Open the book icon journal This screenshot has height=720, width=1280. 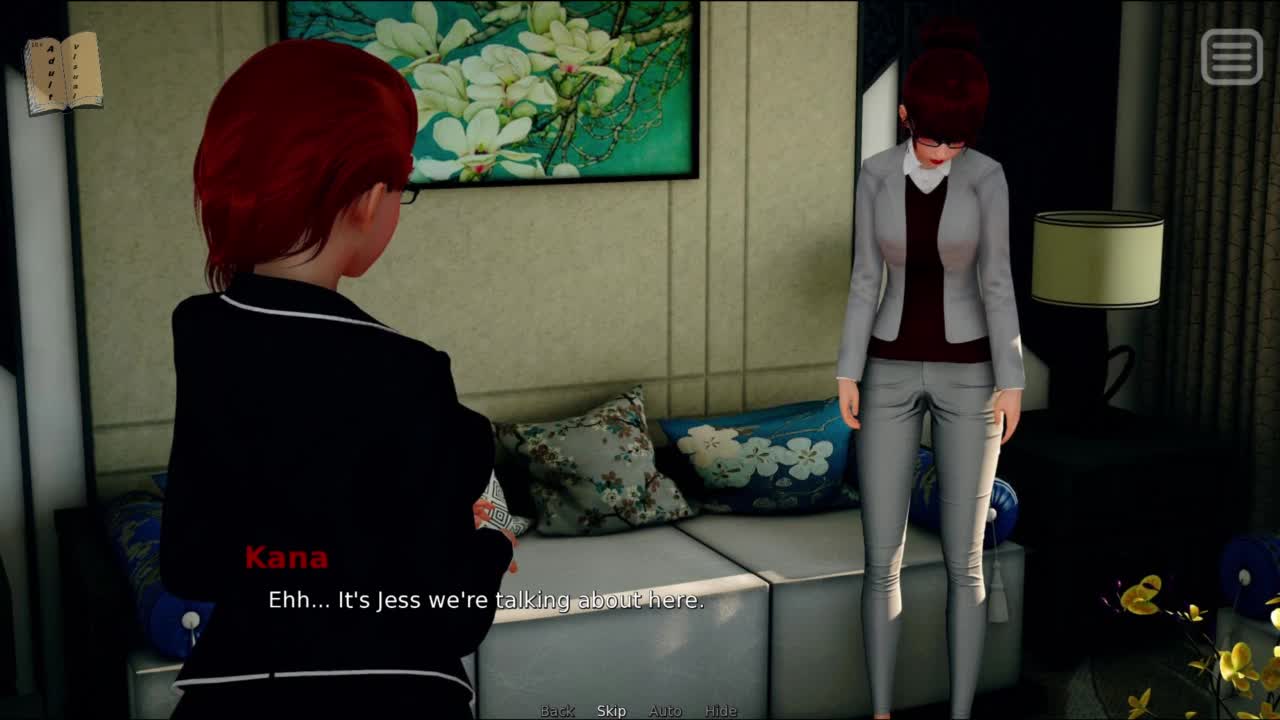point(63,72)
